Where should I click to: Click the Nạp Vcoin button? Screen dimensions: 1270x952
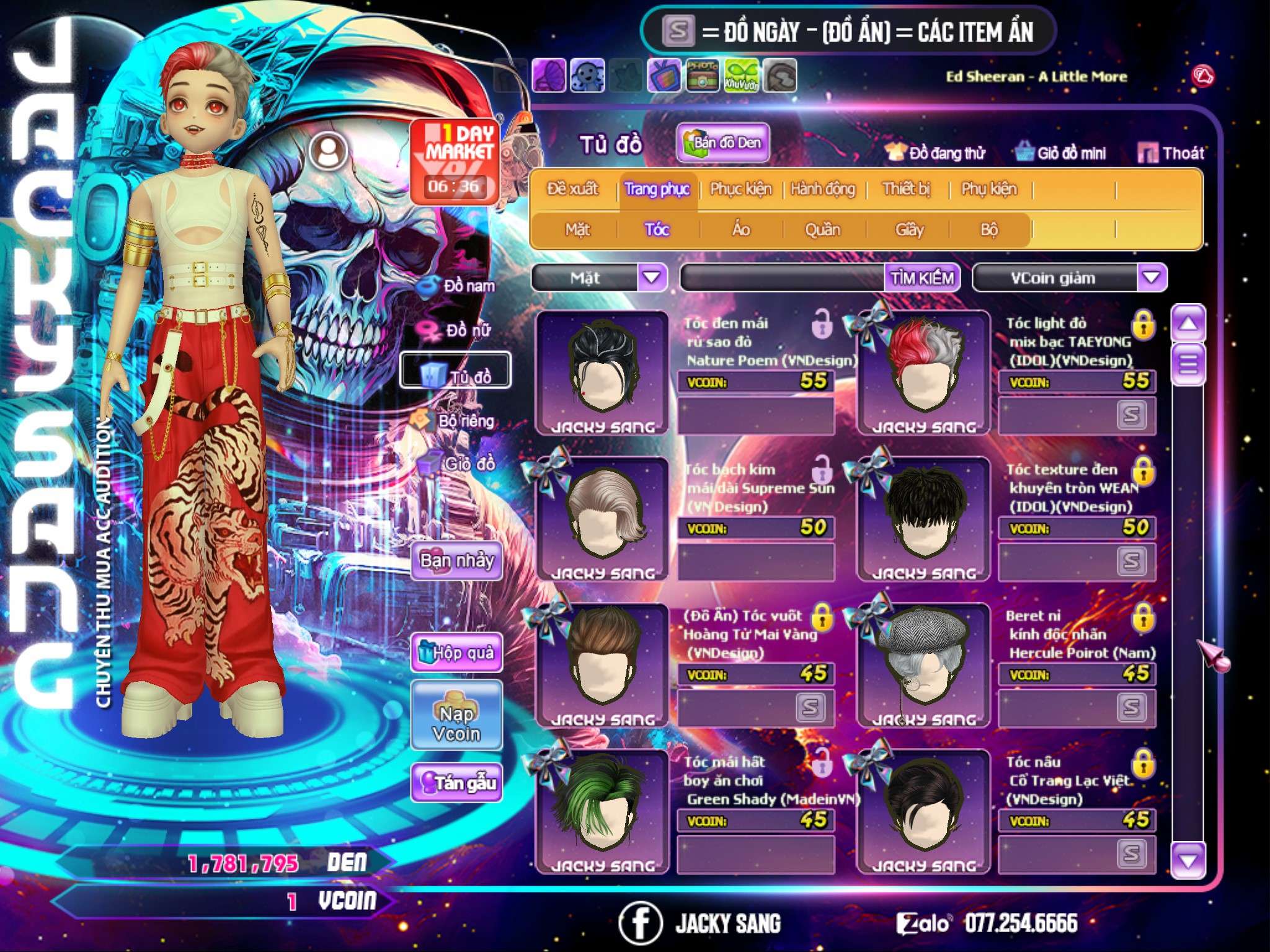(x=456, y=723)
